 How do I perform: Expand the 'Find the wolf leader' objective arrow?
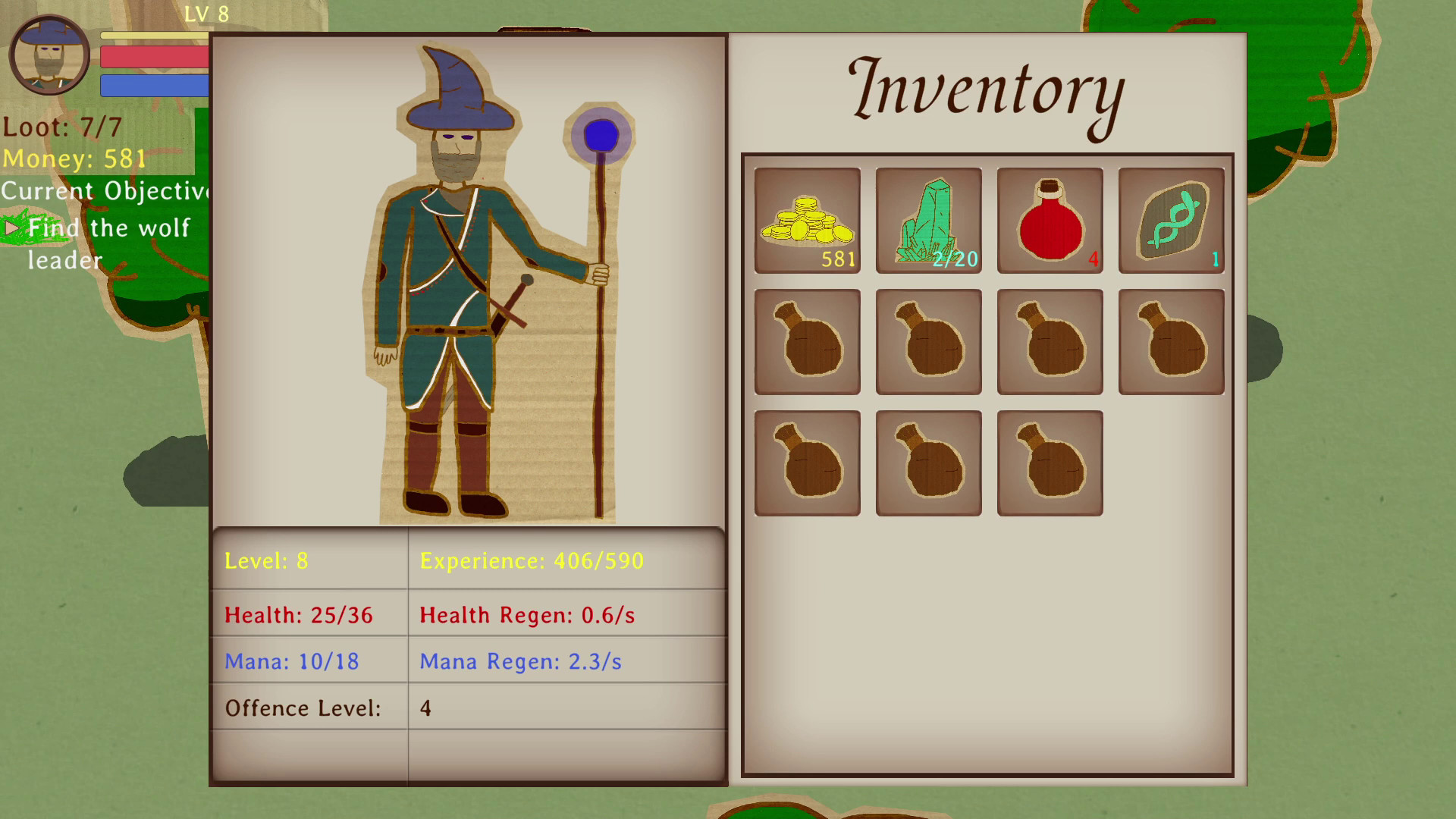(x=12, y=227)
